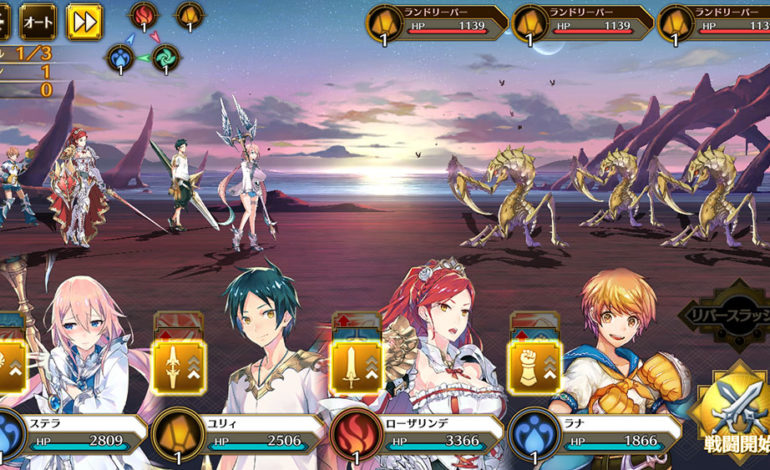Open the partially hidden menu button beside オート
Image resolution: width=770 pixels, height=470 pixels.
(5, 21)
